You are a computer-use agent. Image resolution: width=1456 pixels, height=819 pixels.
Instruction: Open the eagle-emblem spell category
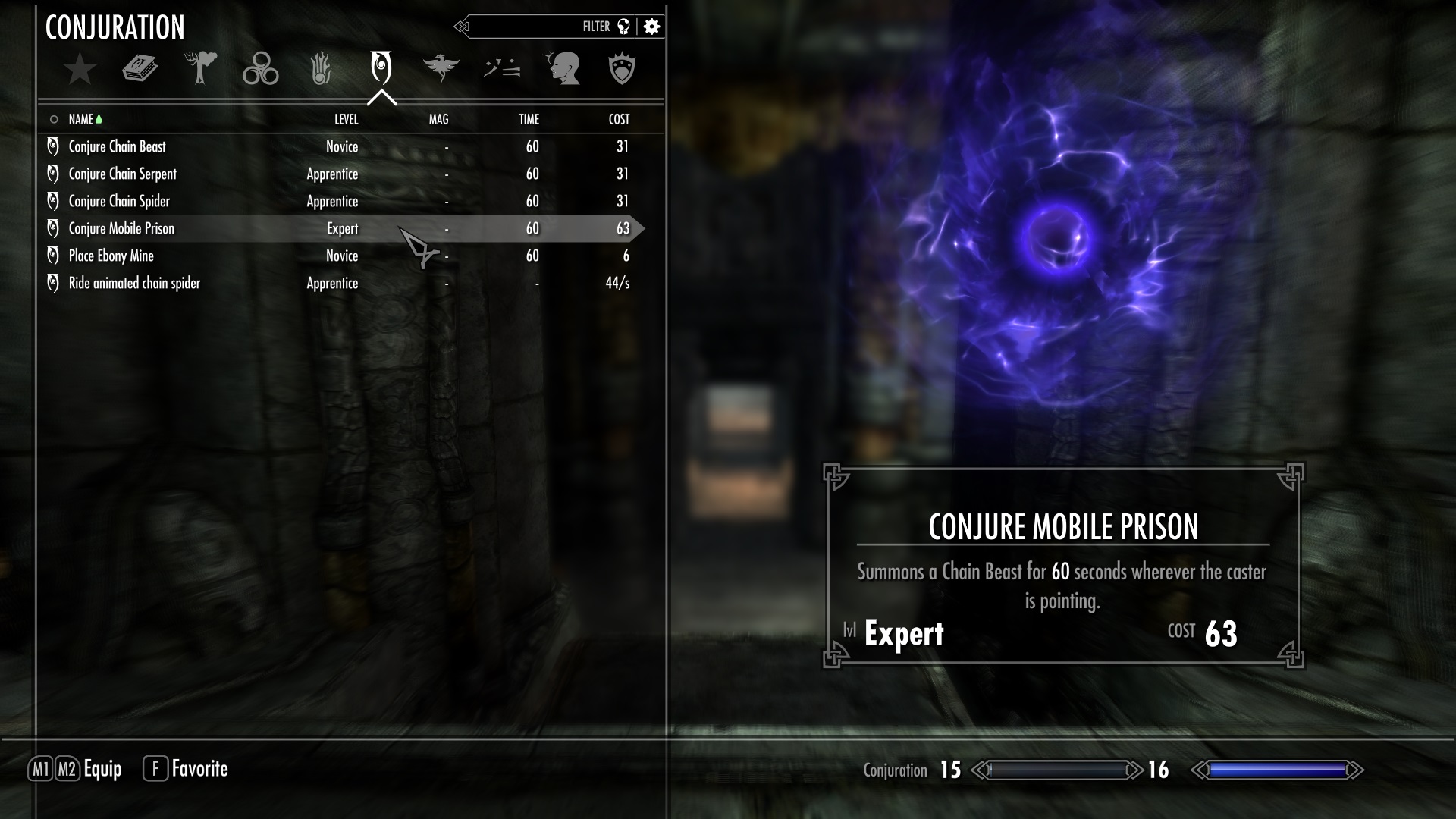click(x=441, y=67)
